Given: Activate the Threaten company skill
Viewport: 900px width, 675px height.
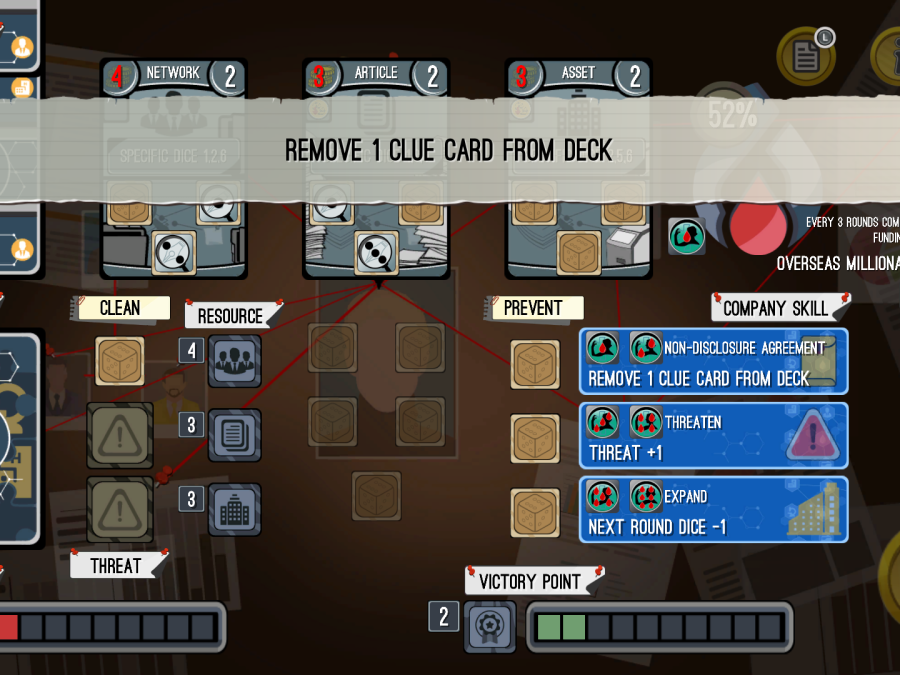Looking at the screenshot, I should pos(713,436).
